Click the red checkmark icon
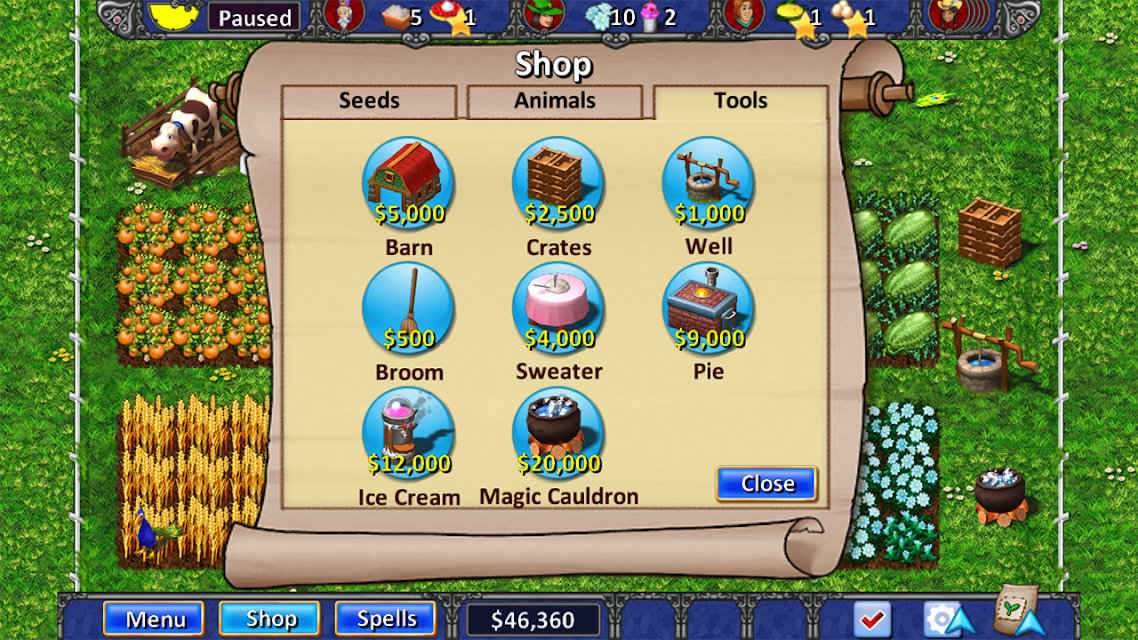Viewport: 1138px width, 640px height. point(873,619)
